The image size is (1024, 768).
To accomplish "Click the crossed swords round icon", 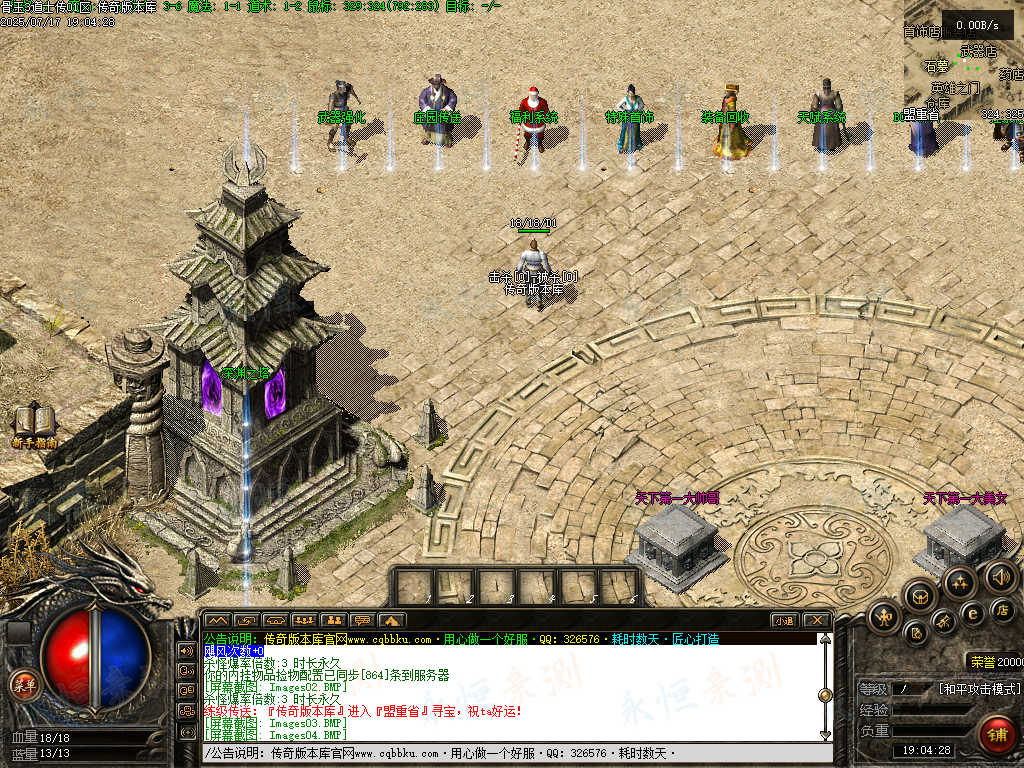I will point(943,624).
